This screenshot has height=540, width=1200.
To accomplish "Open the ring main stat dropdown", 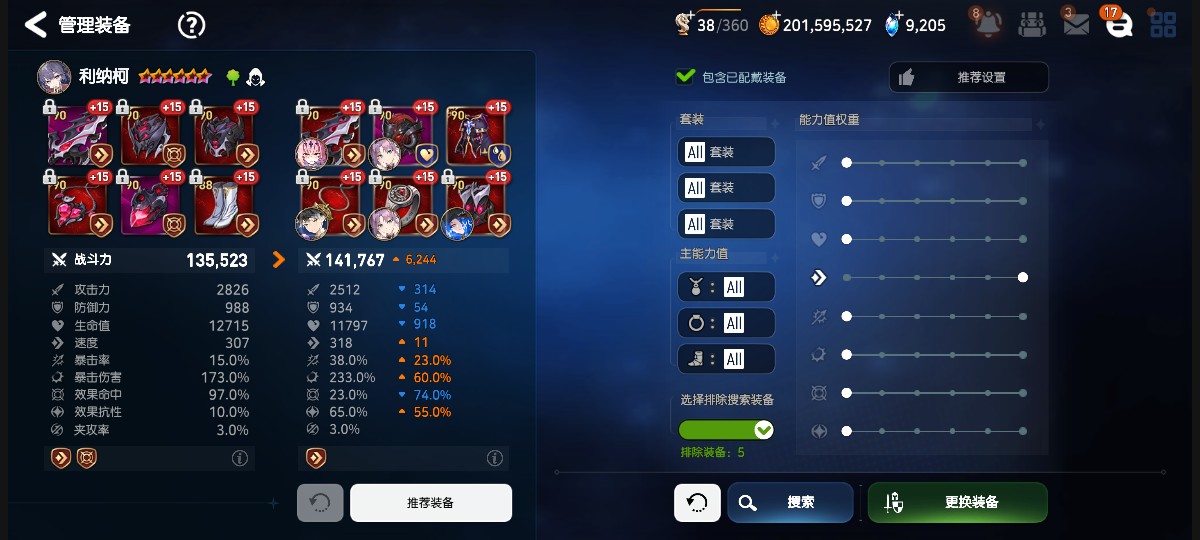I will click(x=726, y=323).
